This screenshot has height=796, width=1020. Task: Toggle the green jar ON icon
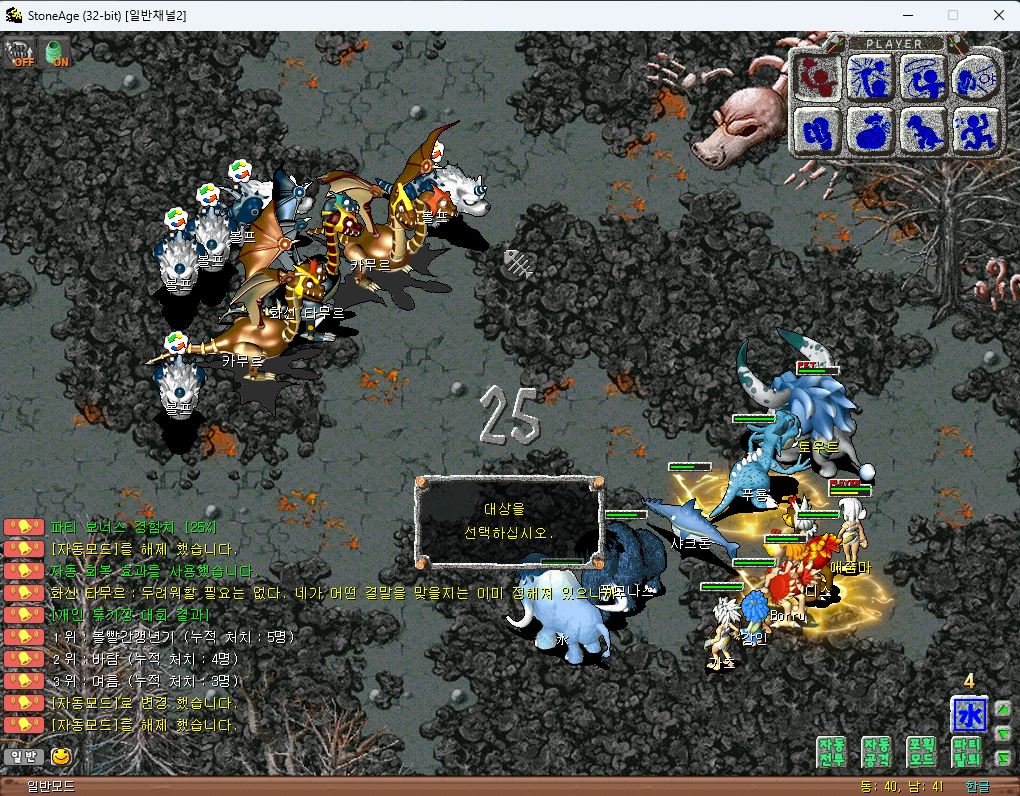57,51
